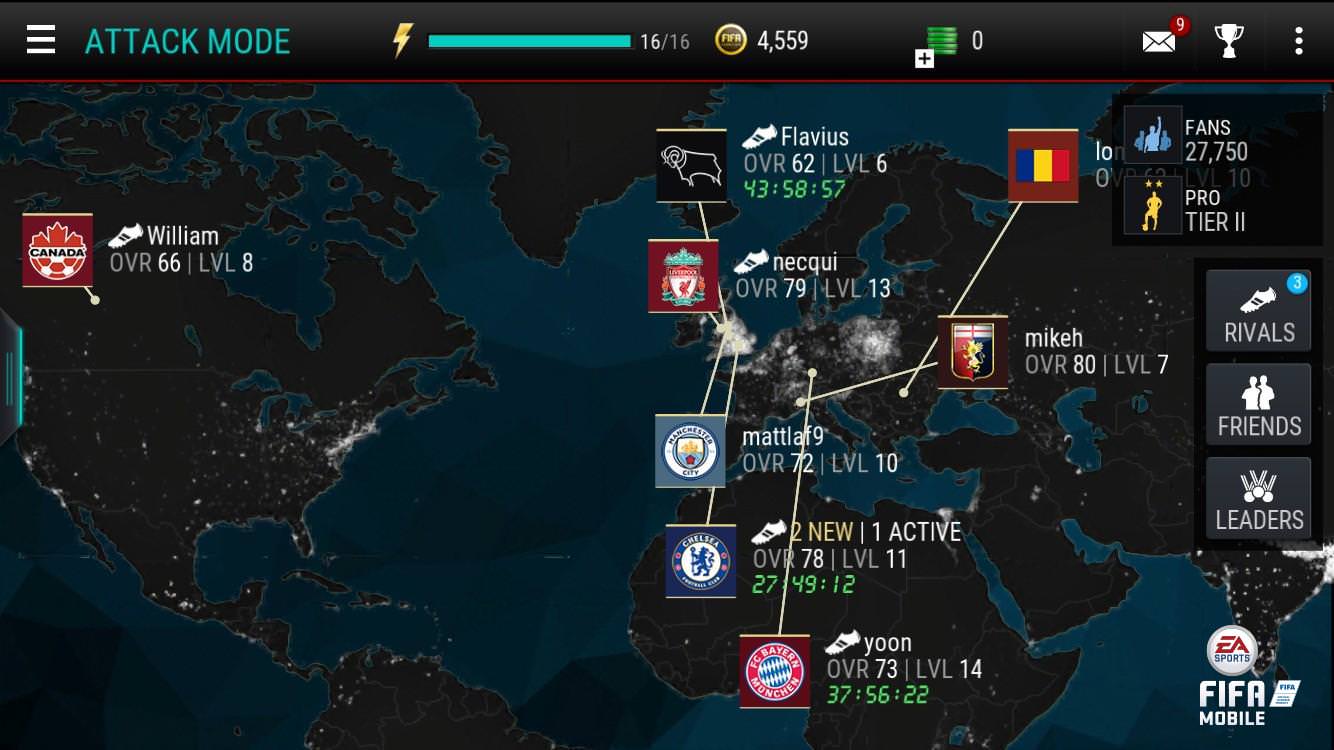1334x750 pixels.
Task: Open the Leaders leaderboard panel
Action: tap(1258, 497)
